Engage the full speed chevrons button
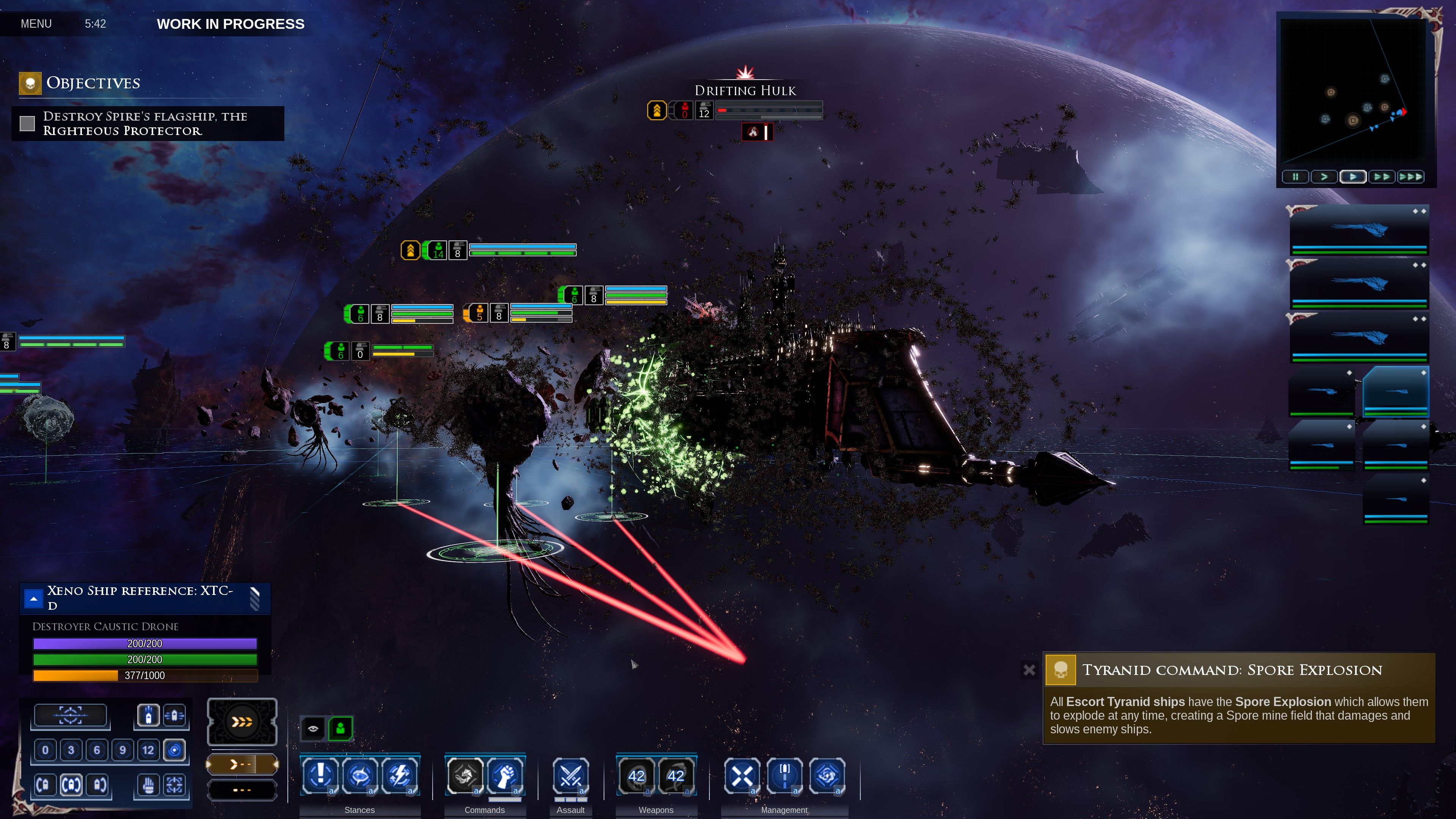The width and height of the screenshot is (1456, 819). 242,722
